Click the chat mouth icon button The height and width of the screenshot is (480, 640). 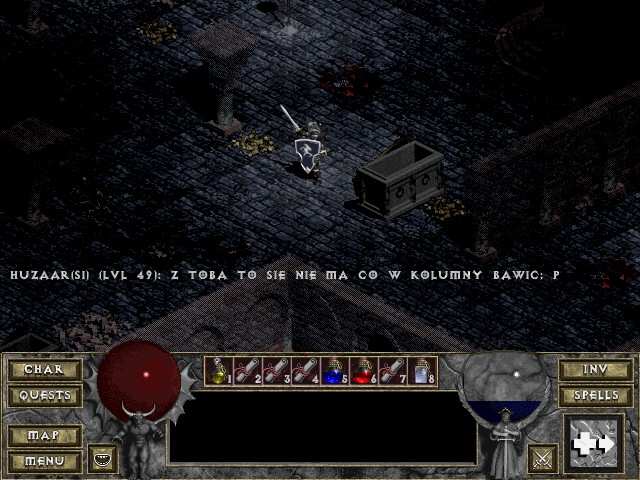click(102, 458)
